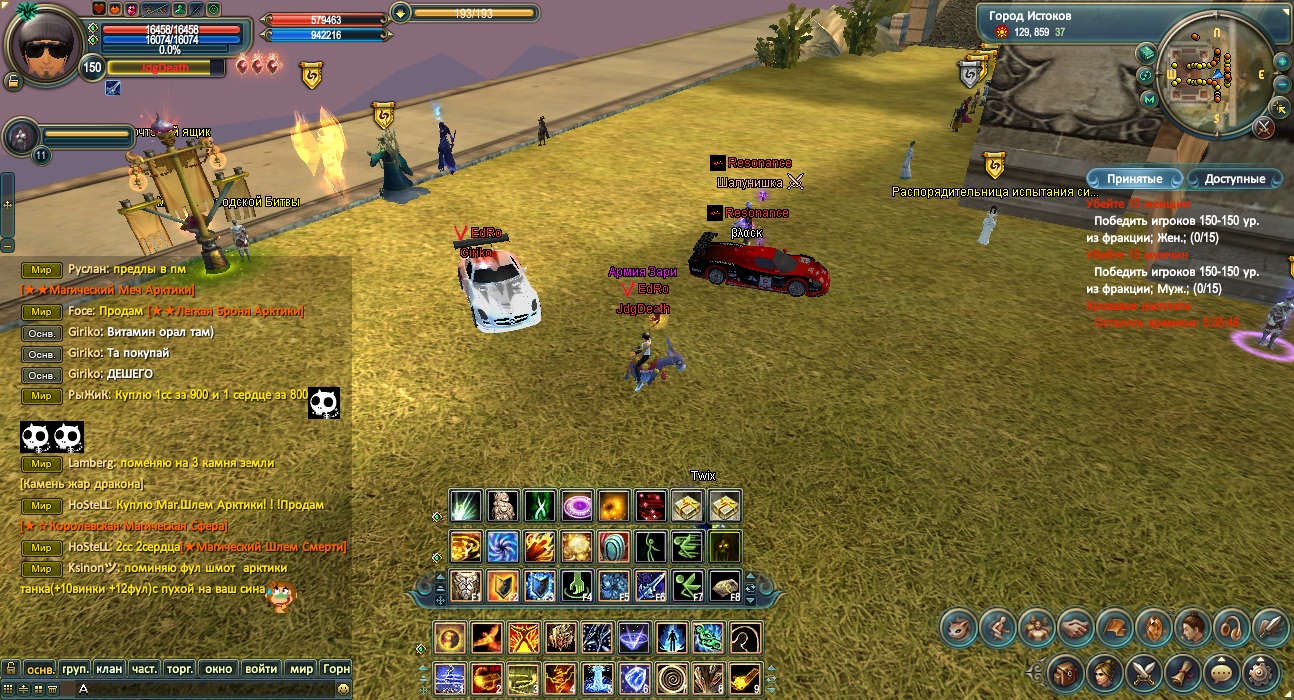Click the chat text input field

click(x=200, y=689)
